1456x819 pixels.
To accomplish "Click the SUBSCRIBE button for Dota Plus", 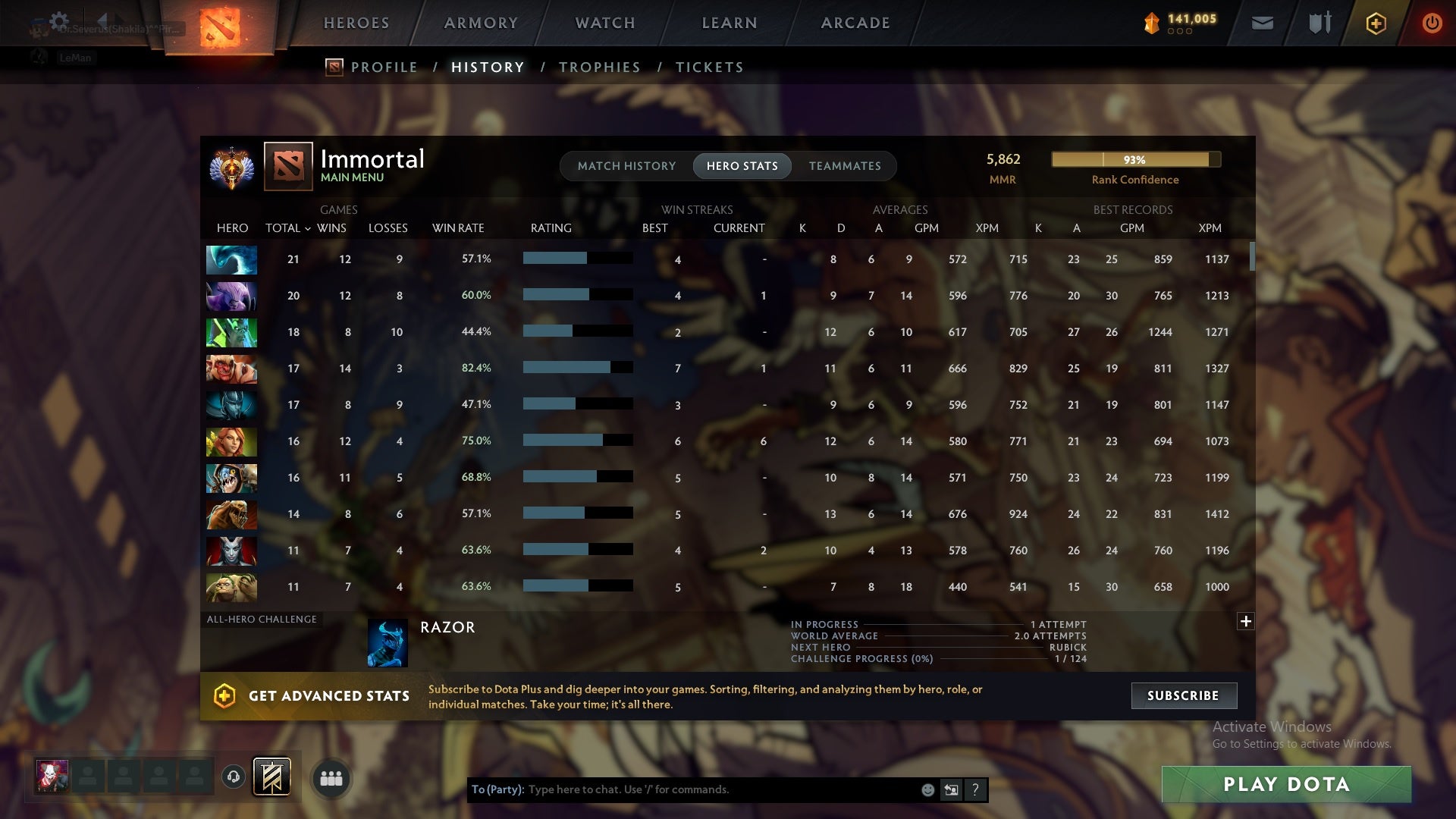I will (x=1183, y=695).
